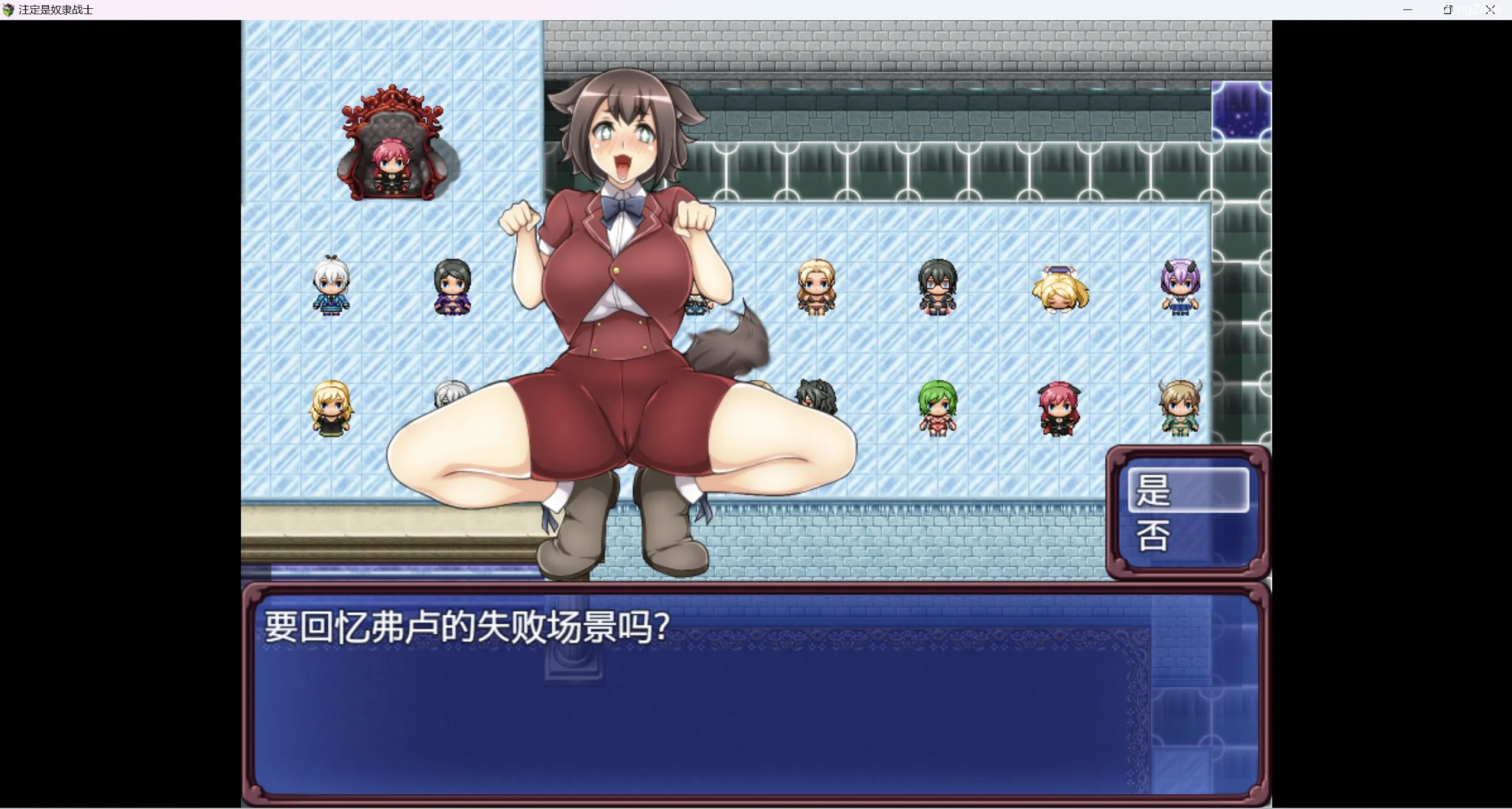The image size is (1512, 809).
Task: Select 否 (No) to decline
Action: pyautogui.click(x=1188, y=536)
